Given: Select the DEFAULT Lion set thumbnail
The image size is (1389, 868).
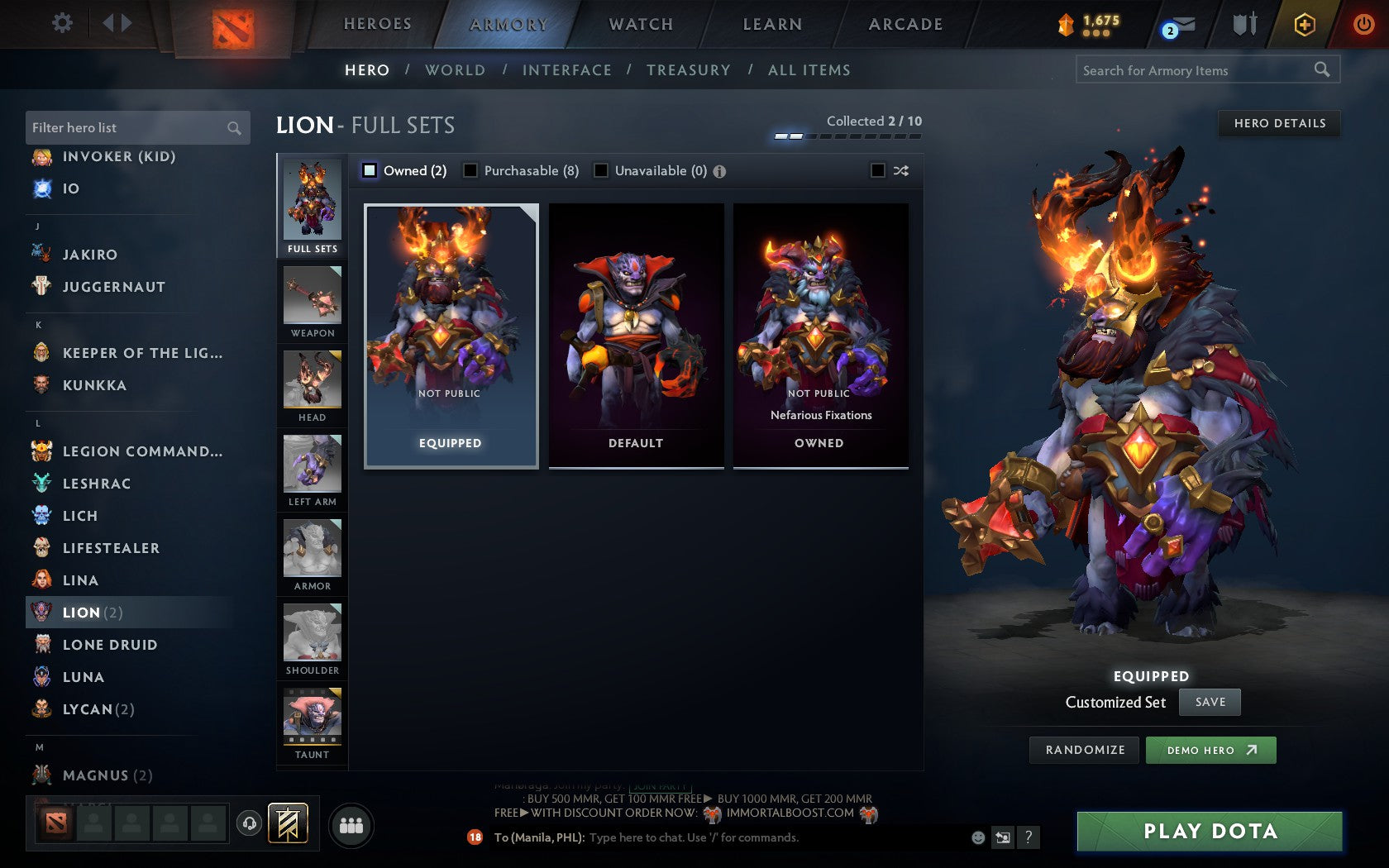Looking at the screenshot, I should [634, 331].
